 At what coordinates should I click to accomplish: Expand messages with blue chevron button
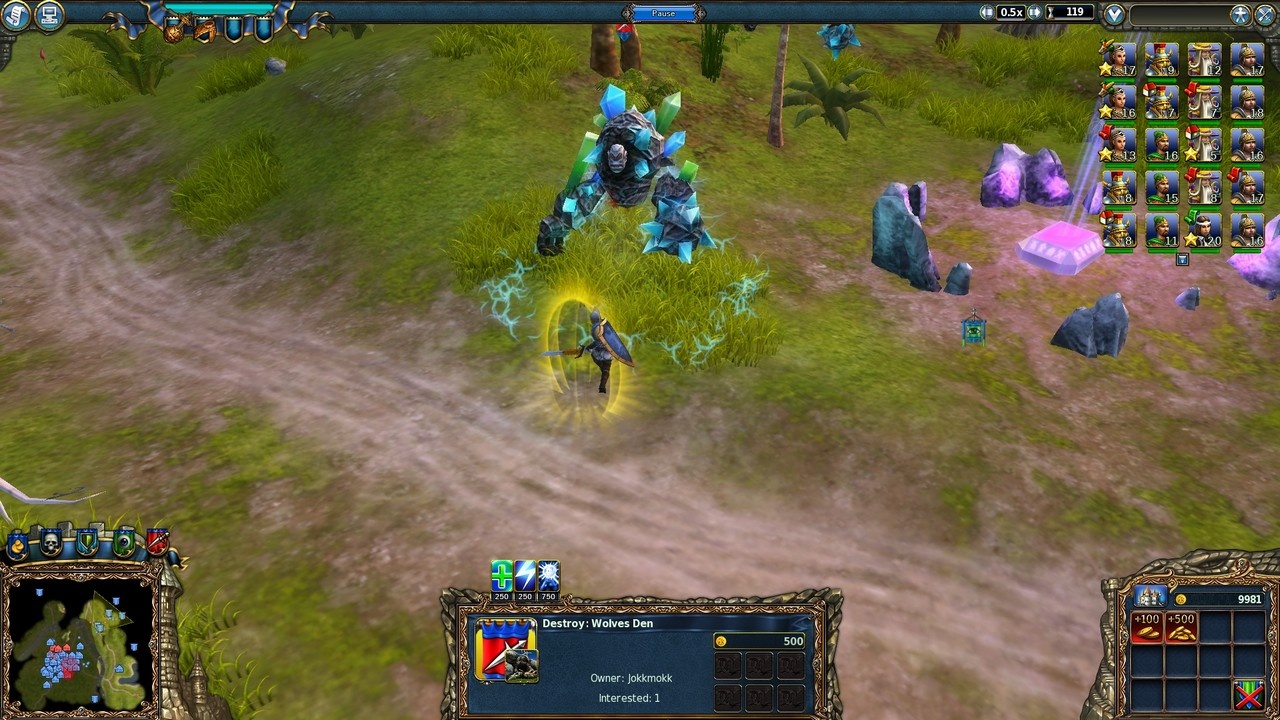point(1113,12)
